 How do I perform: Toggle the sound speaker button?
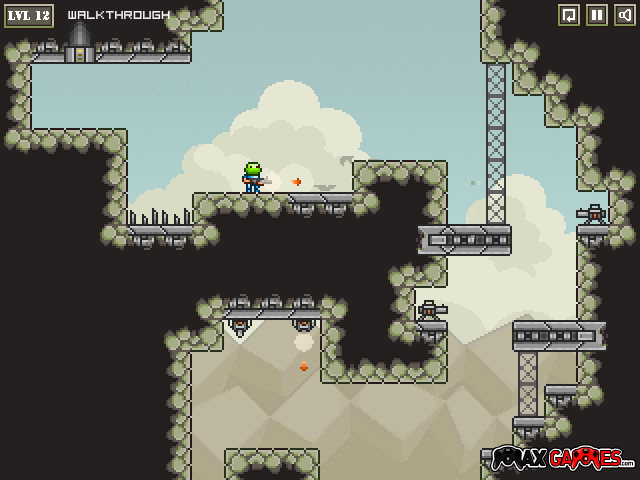pyautogui.click(x=624, y=15)
